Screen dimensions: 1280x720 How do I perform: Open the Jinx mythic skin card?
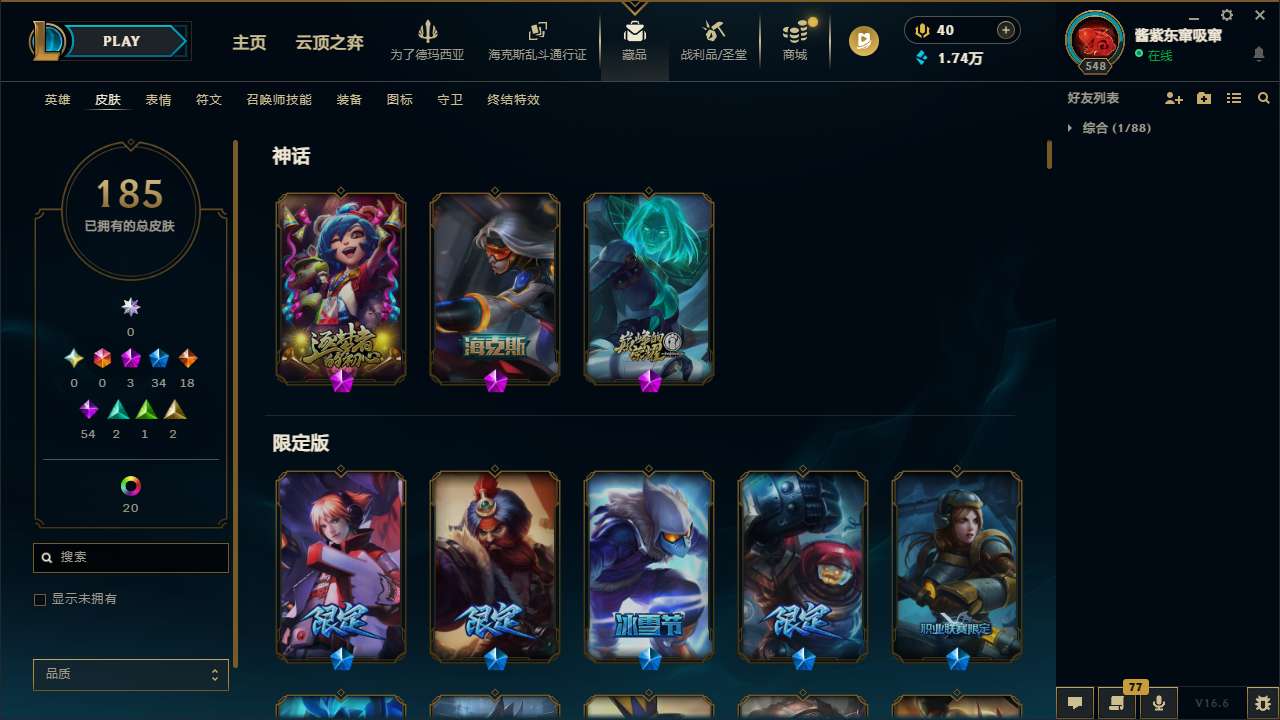coord(340,288)
